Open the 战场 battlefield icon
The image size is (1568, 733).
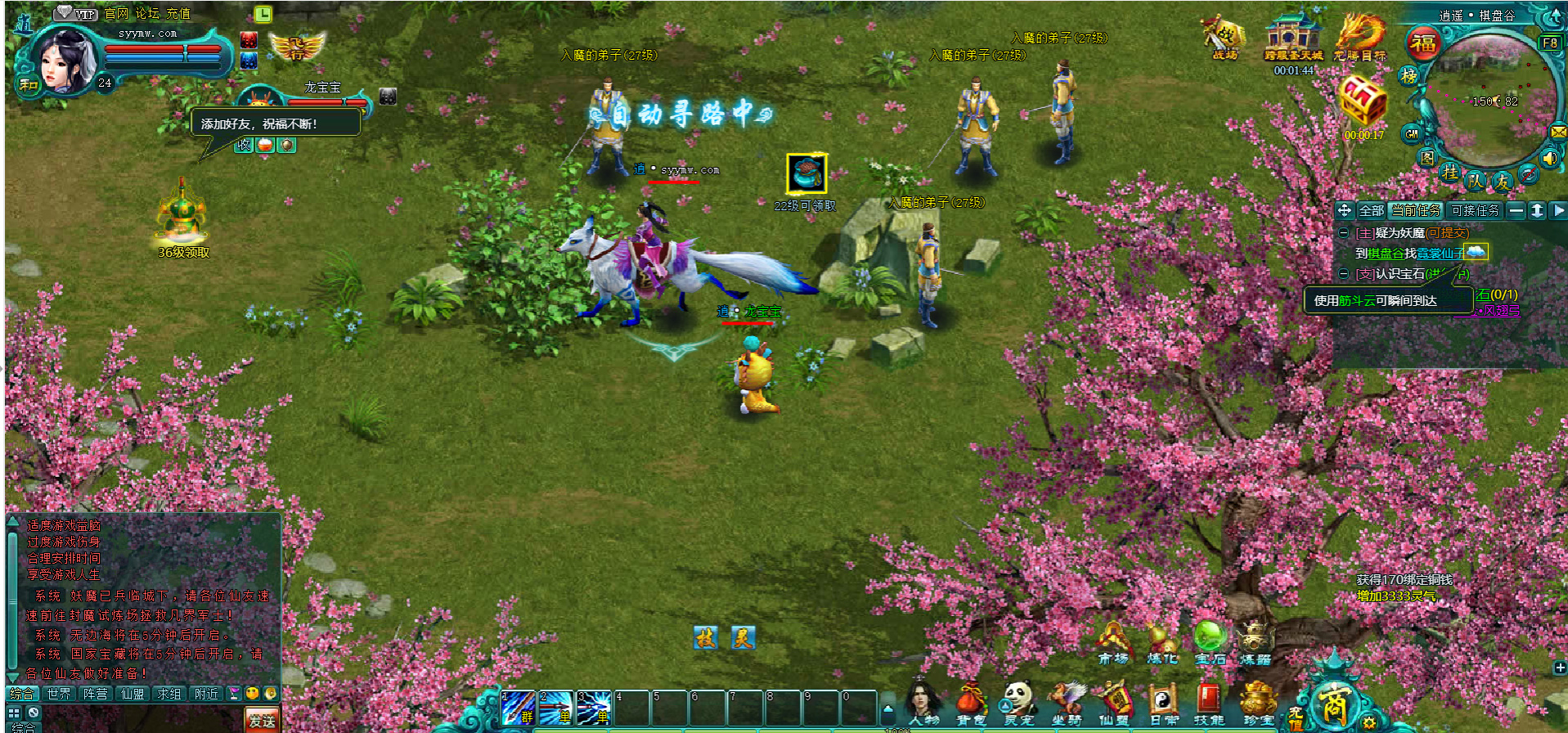(x=1224, y=37)
